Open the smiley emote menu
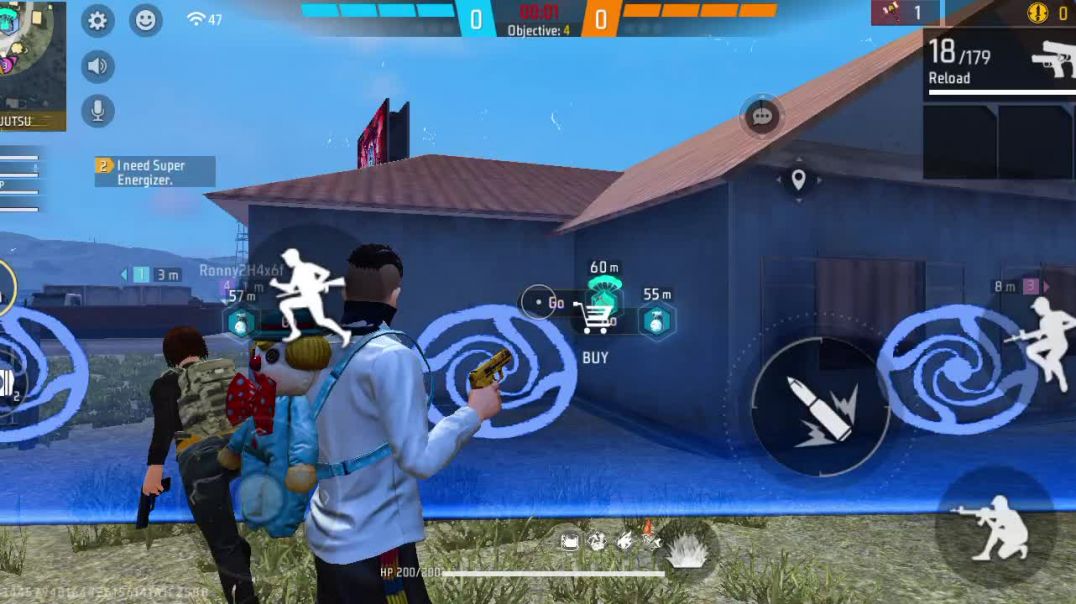Viewport: 1076px width, 604px height. [x=146, y=20]
